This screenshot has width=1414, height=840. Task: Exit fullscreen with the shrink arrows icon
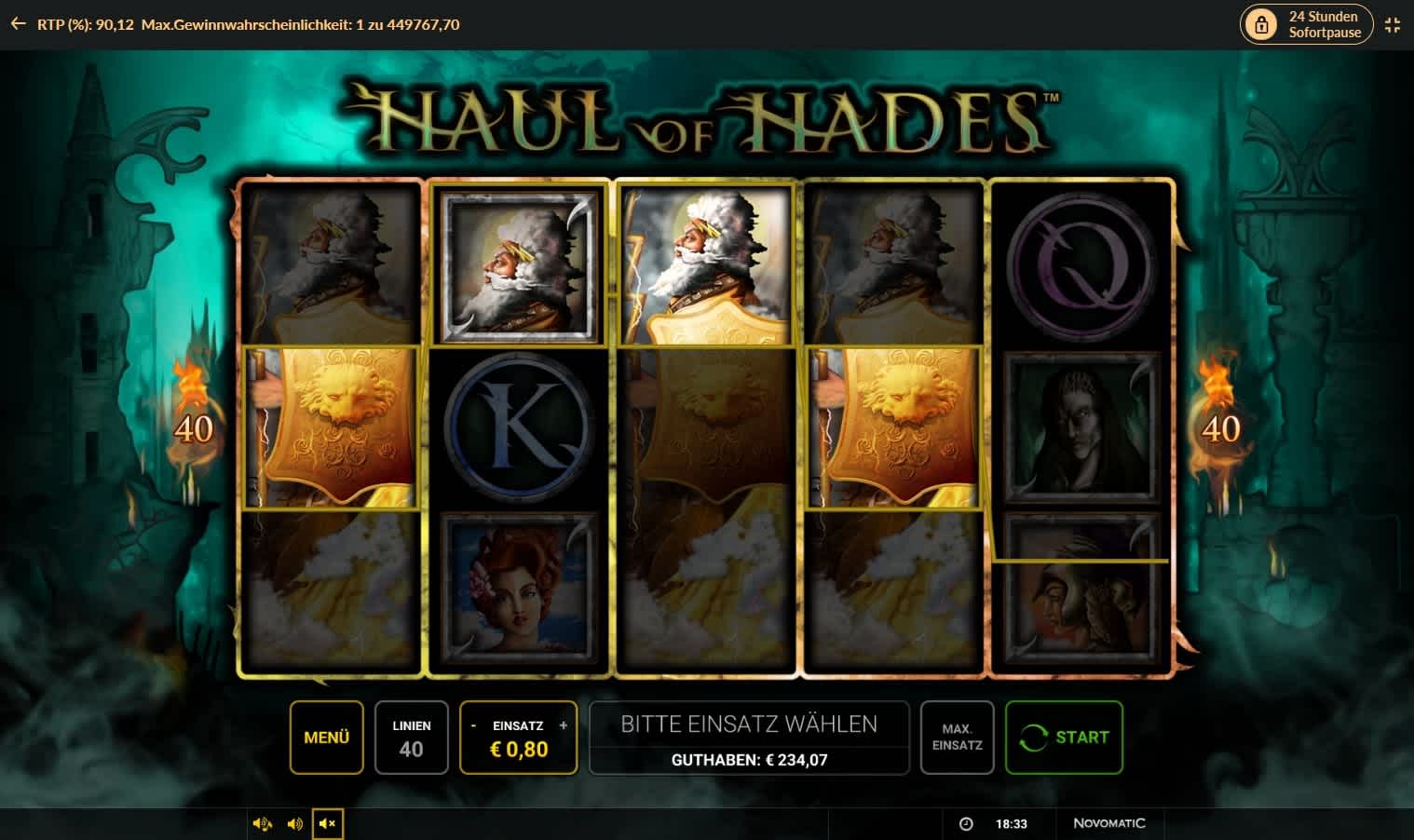tap(1393, 25)
